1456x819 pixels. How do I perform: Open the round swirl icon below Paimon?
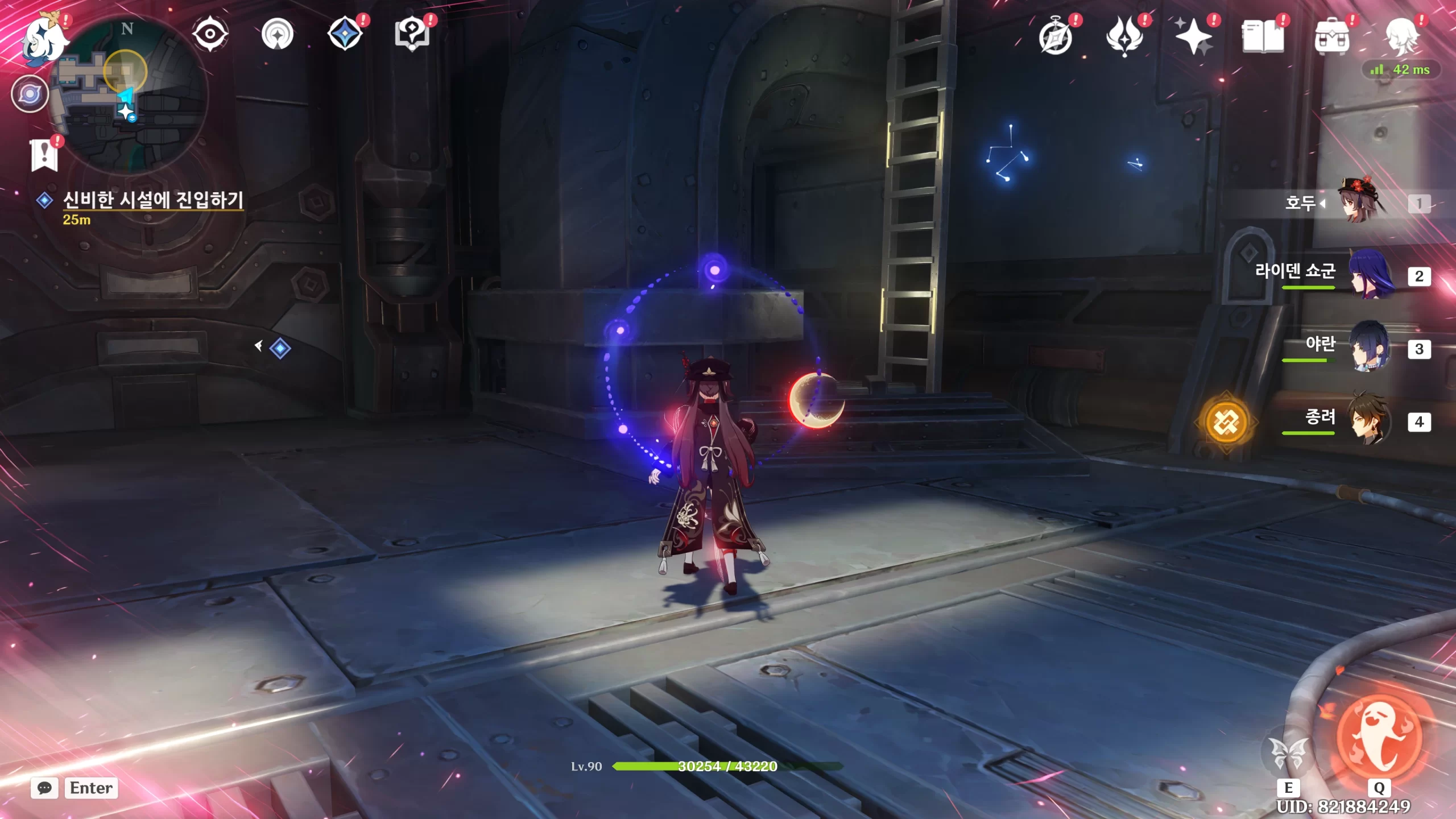point(30,94)
